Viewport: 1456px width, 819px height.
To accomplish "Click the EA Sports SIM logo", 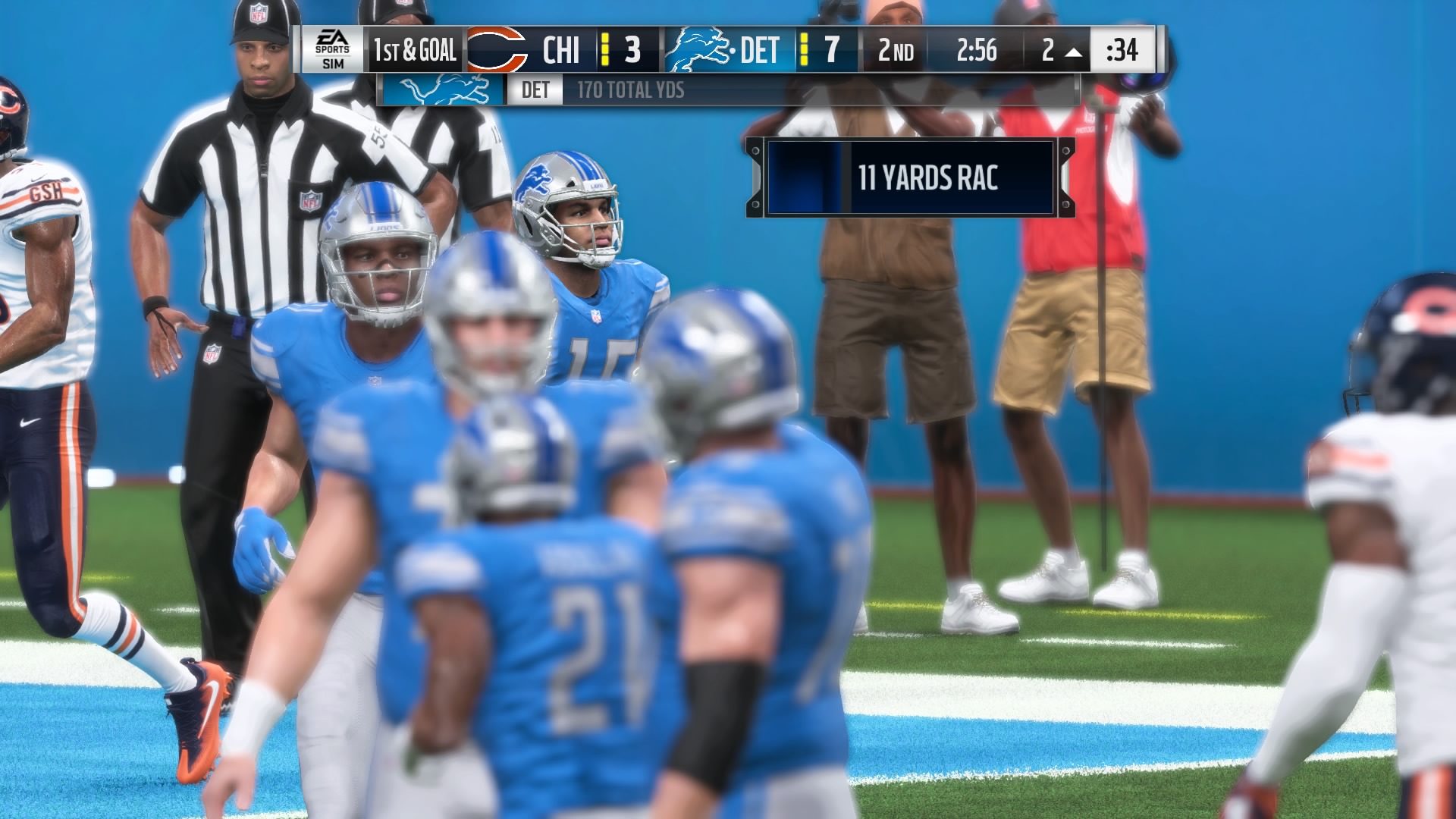I will coord(333,50).
